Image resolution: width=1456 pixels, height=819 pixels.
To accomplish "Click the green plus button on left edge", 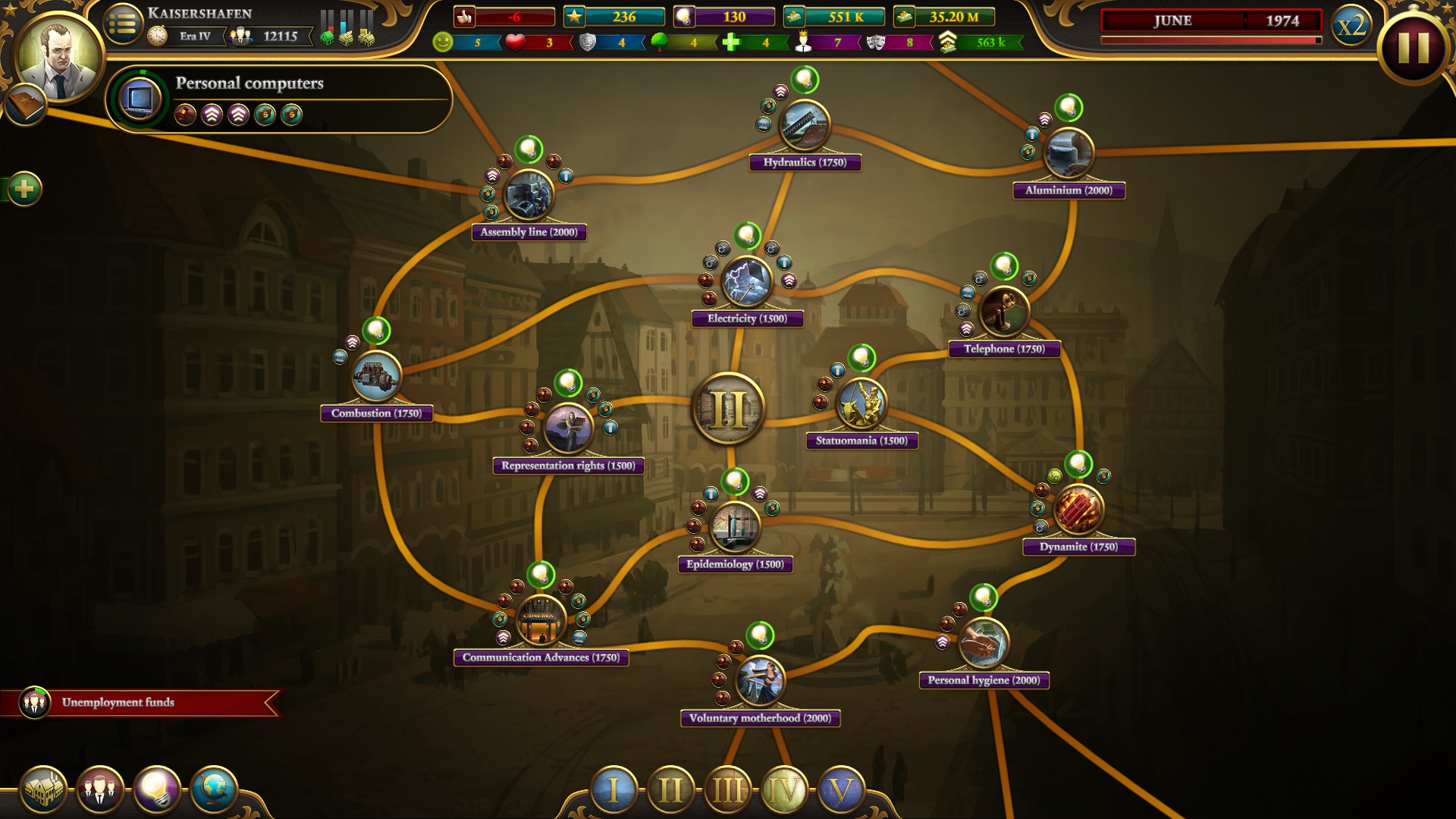I will click(x=25, y=187).
